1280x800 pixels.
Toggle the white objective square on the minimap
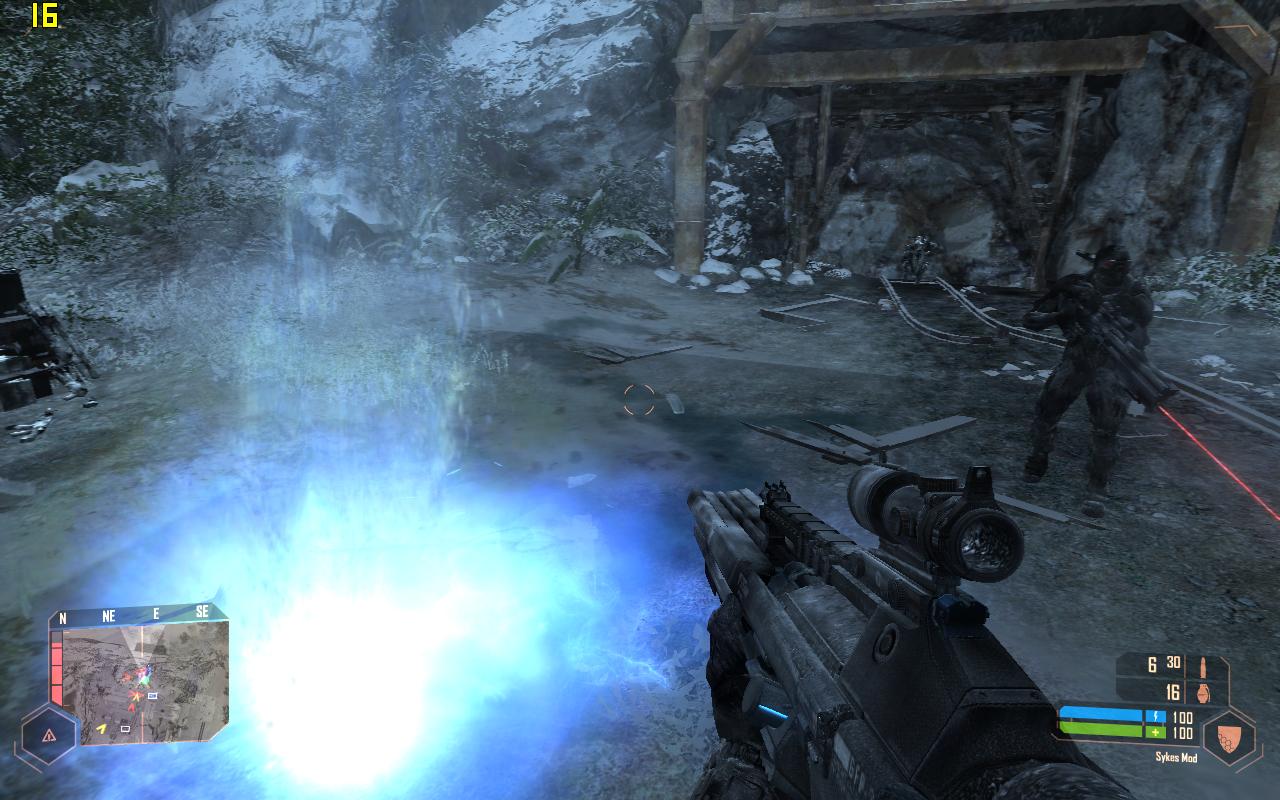click(152, 696)
